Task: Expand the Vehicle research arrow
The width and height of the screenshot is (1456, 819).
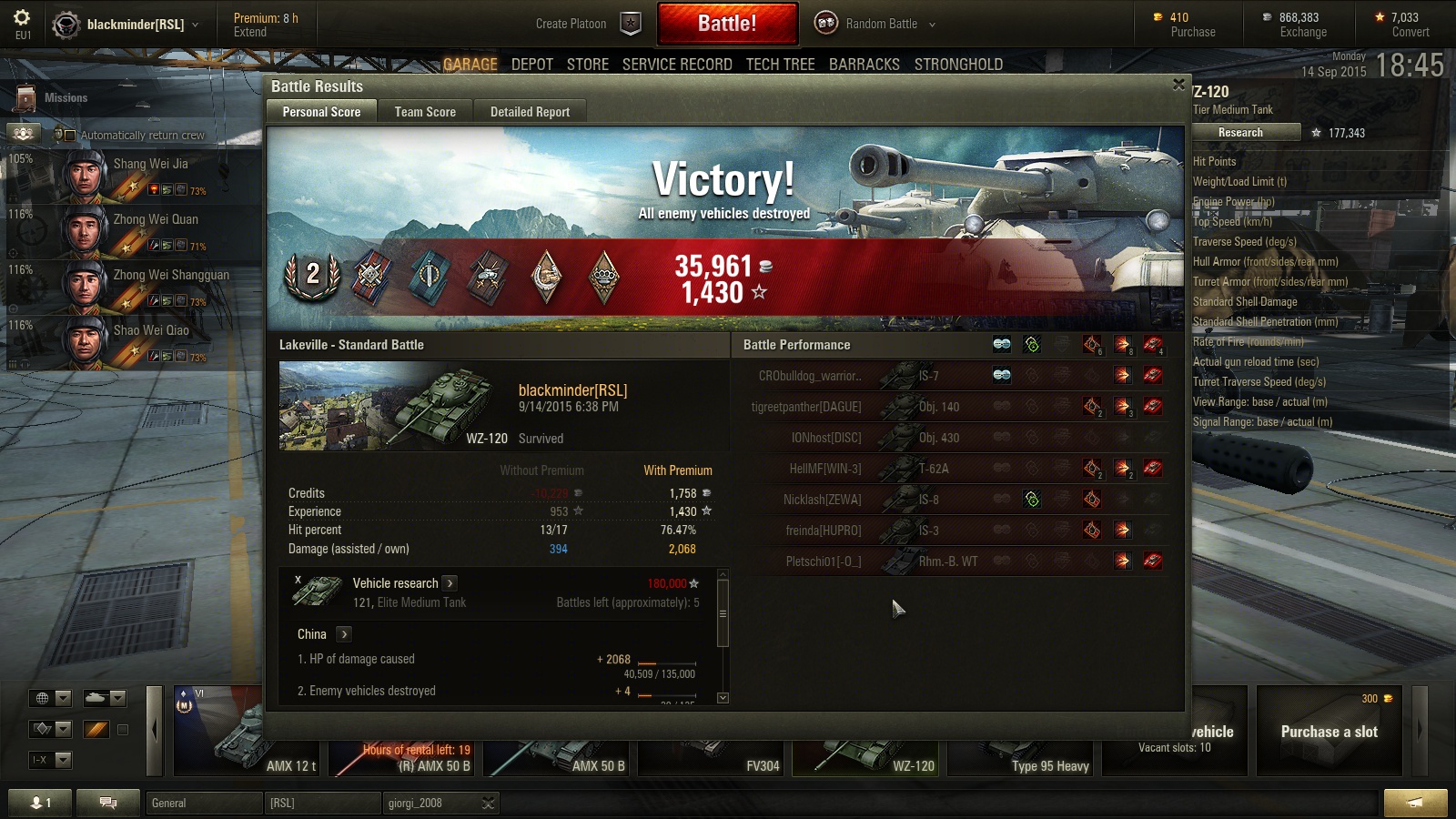Action: coord(450,583)
